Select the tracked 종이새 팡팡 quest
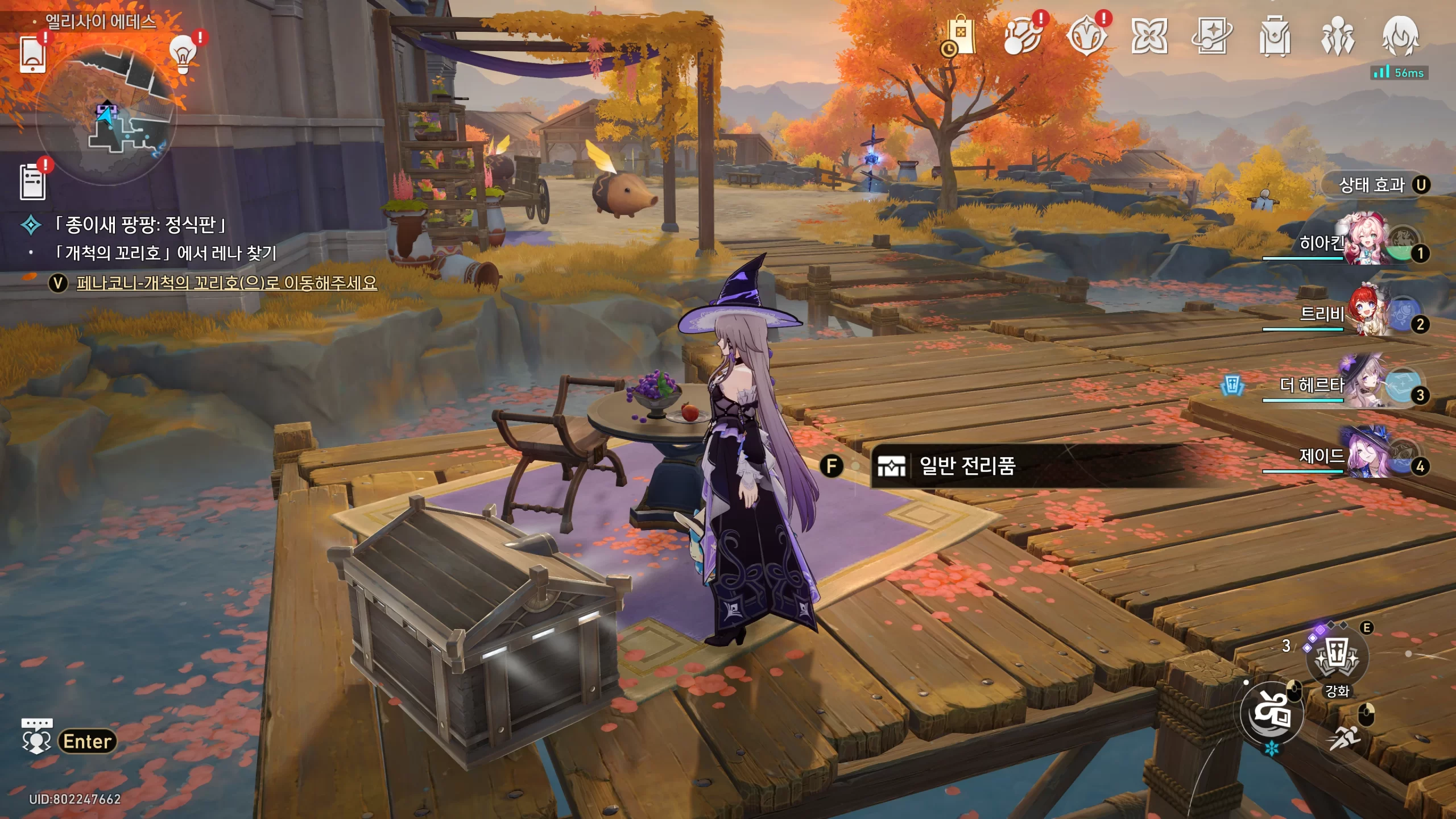The height and width of the screenshot is (819, 1456). (140, 225)
